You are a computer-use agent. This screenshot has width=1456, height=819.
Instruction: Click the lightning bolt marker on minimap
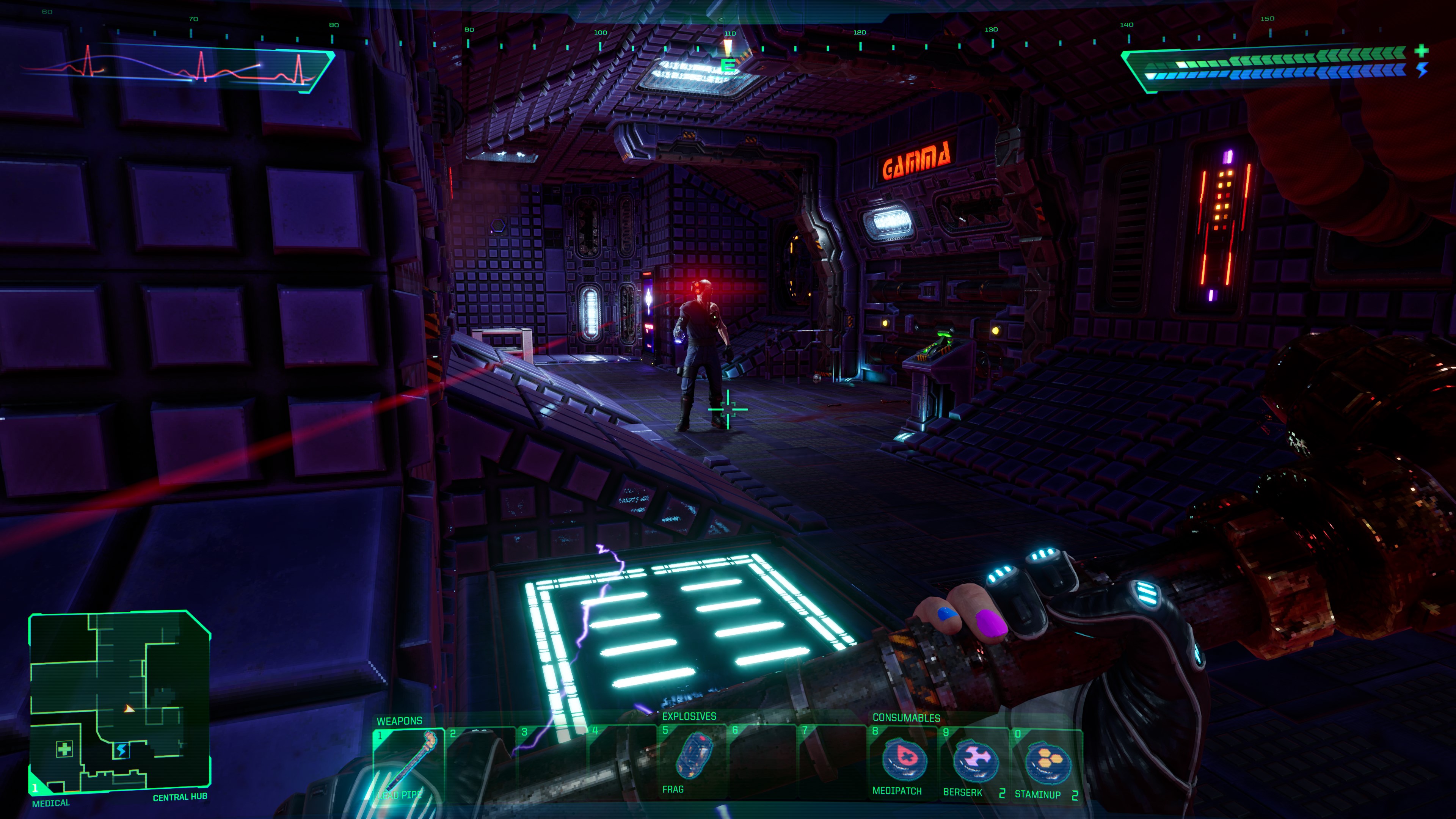[121, 751]
